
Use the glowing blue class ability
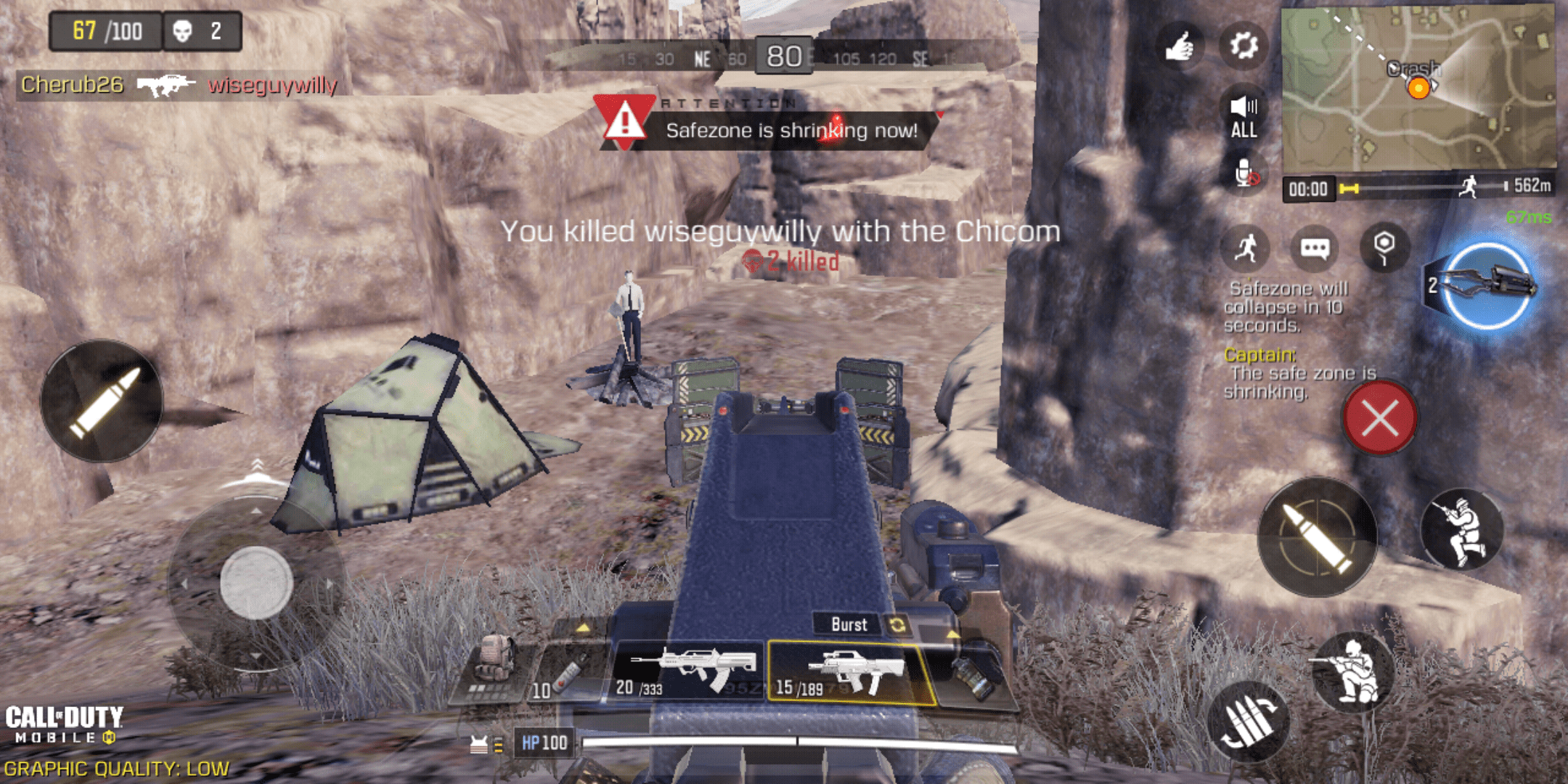pos(1485,286)
